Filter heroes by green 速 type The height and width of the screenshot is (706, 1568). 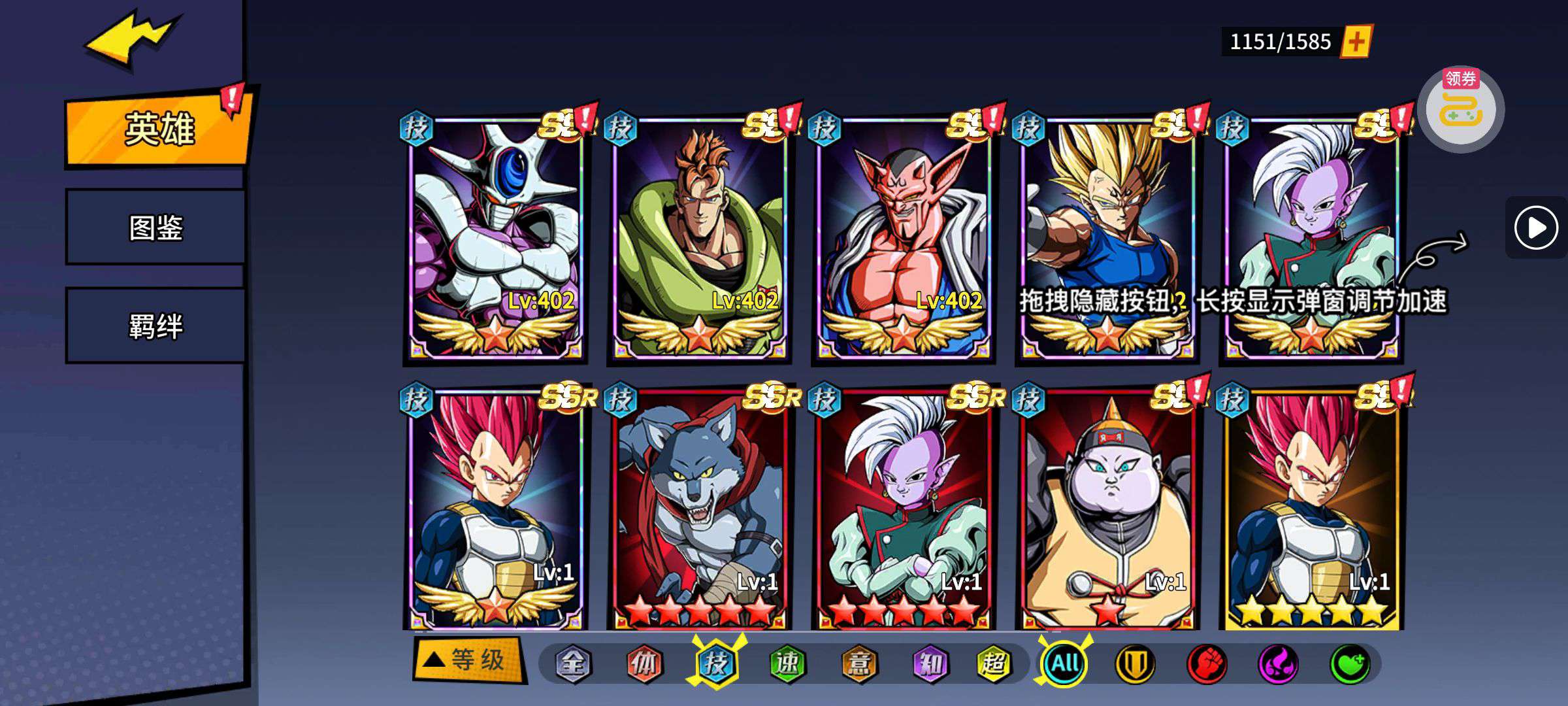(x=787, y=664)
